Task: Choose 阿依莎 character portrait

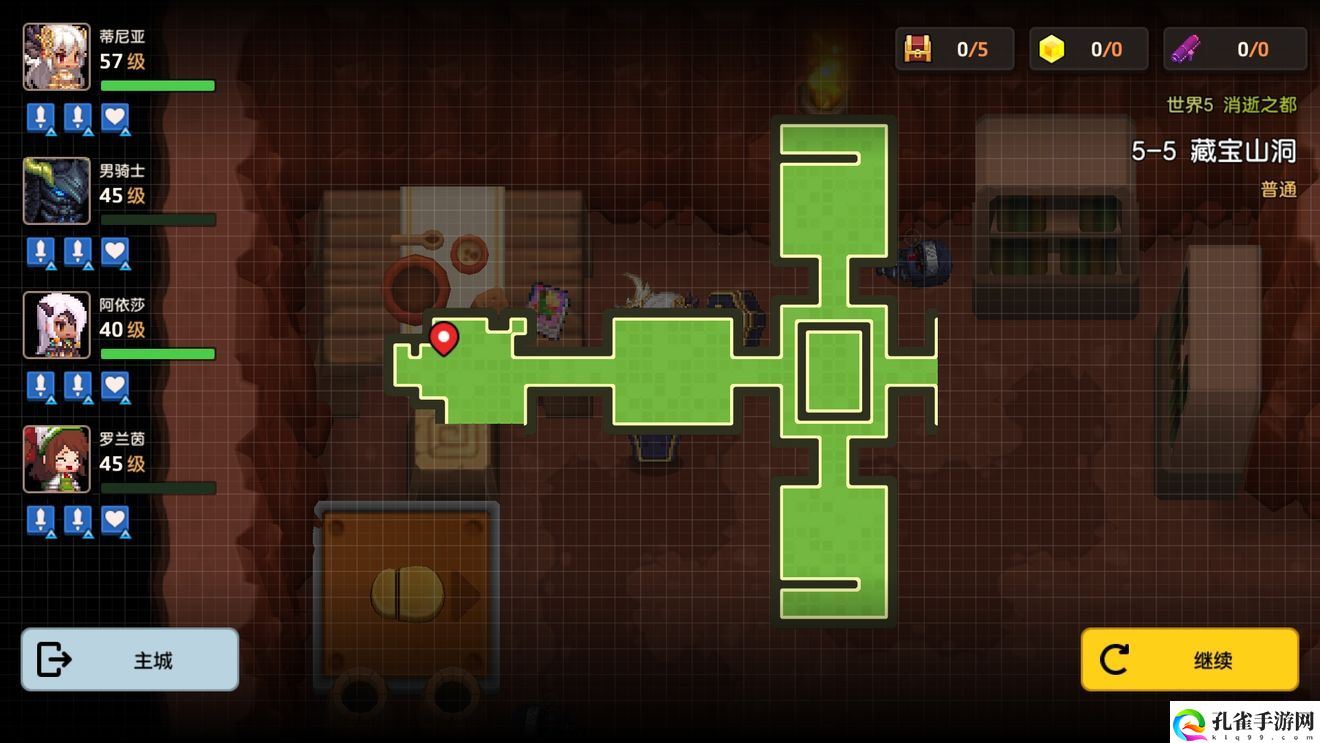Action: 57,325
